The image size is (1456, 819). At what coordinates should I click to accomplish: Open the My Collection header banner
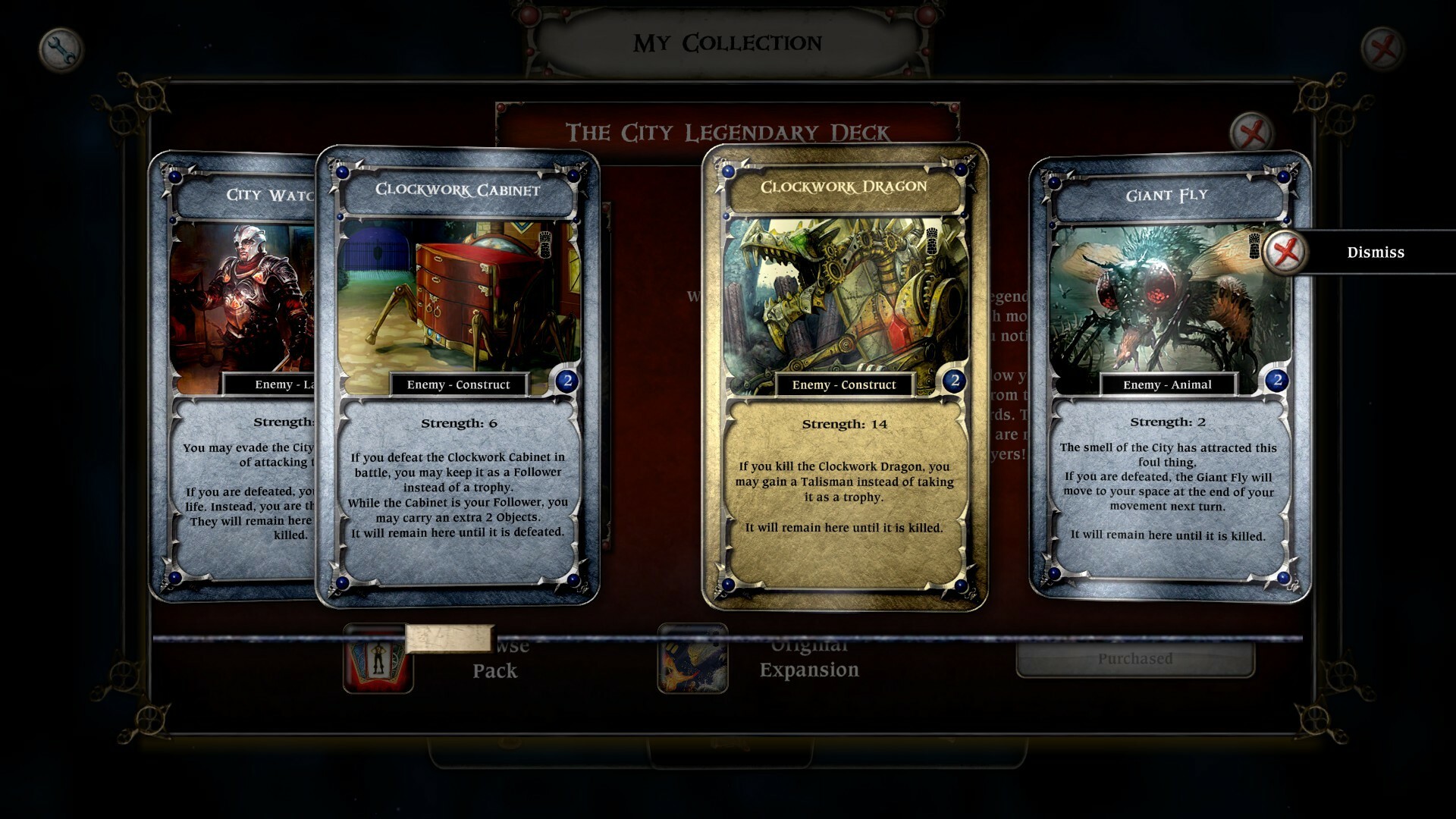click(x=726, y=42)
